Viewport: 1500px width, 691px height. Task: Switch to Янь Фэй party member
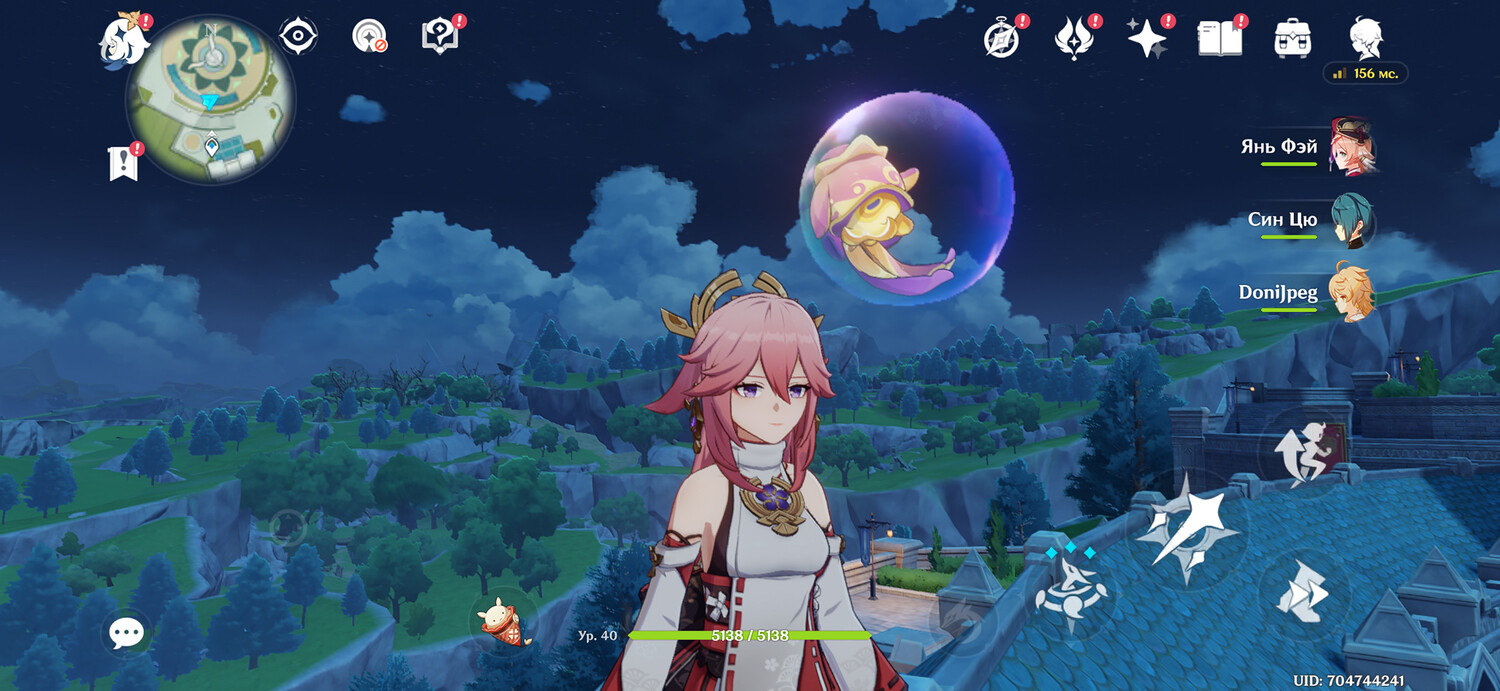(x=1351, y=146)
